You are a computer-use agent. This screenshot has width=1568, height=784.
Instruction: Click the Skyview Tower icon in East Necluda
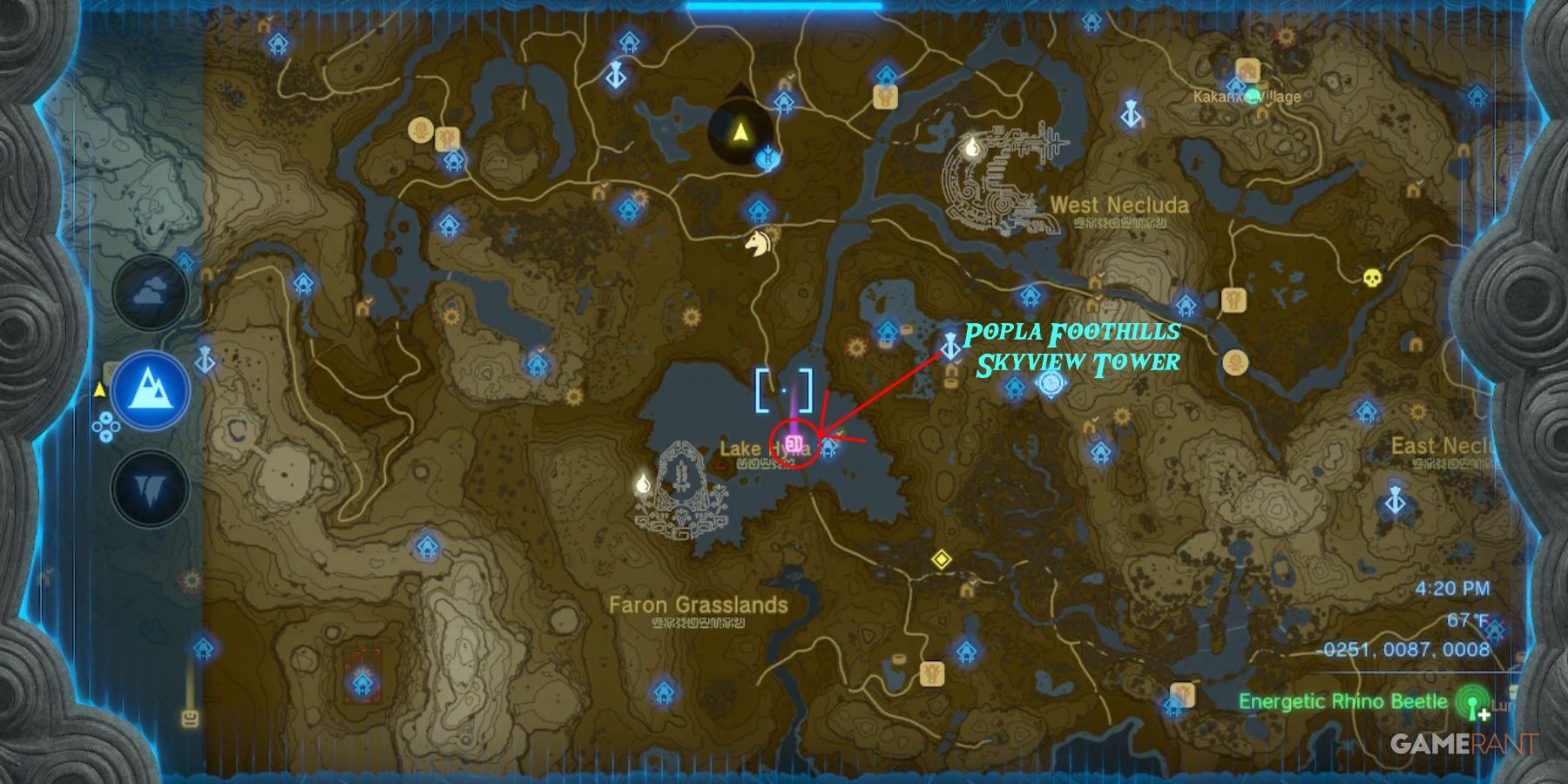pyautogui.click(x=1395, y=502)
